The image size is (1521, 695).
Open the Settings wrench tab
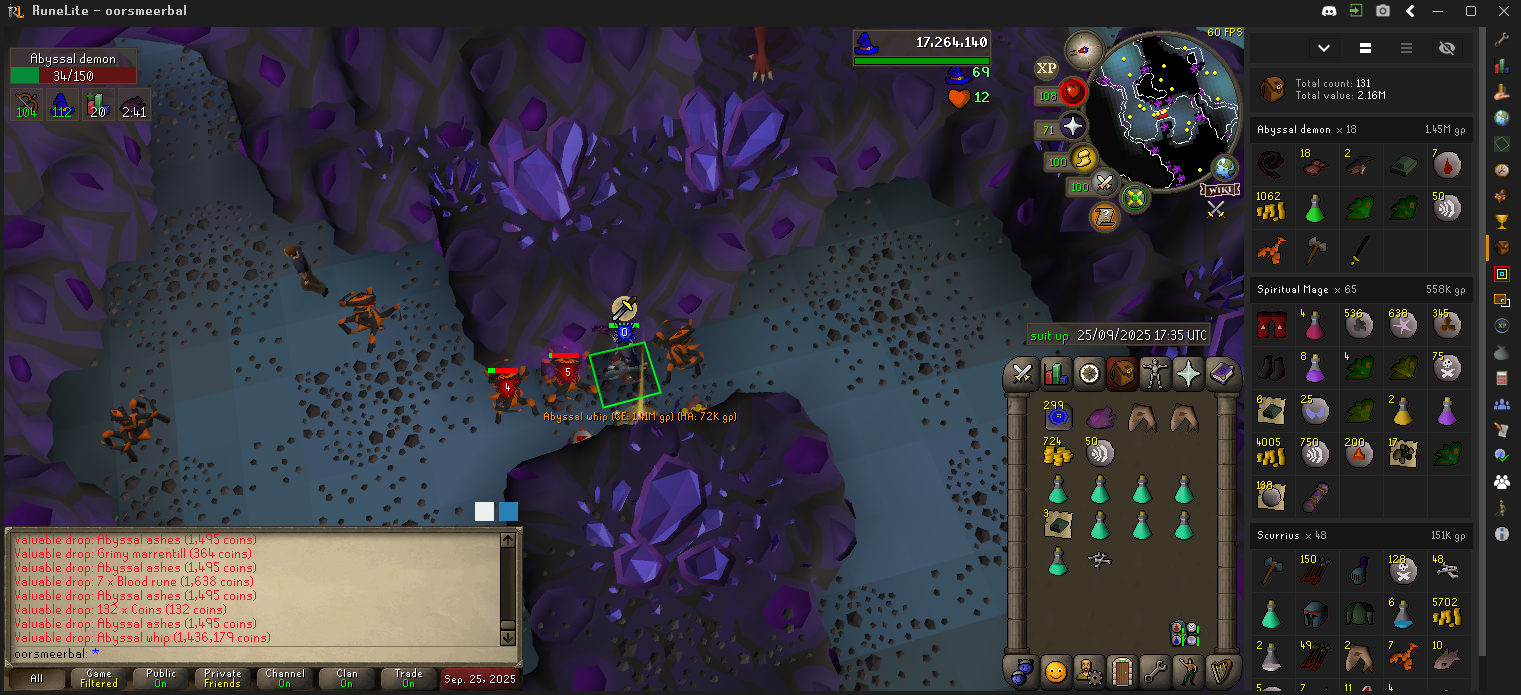(x=1155, y=670)
